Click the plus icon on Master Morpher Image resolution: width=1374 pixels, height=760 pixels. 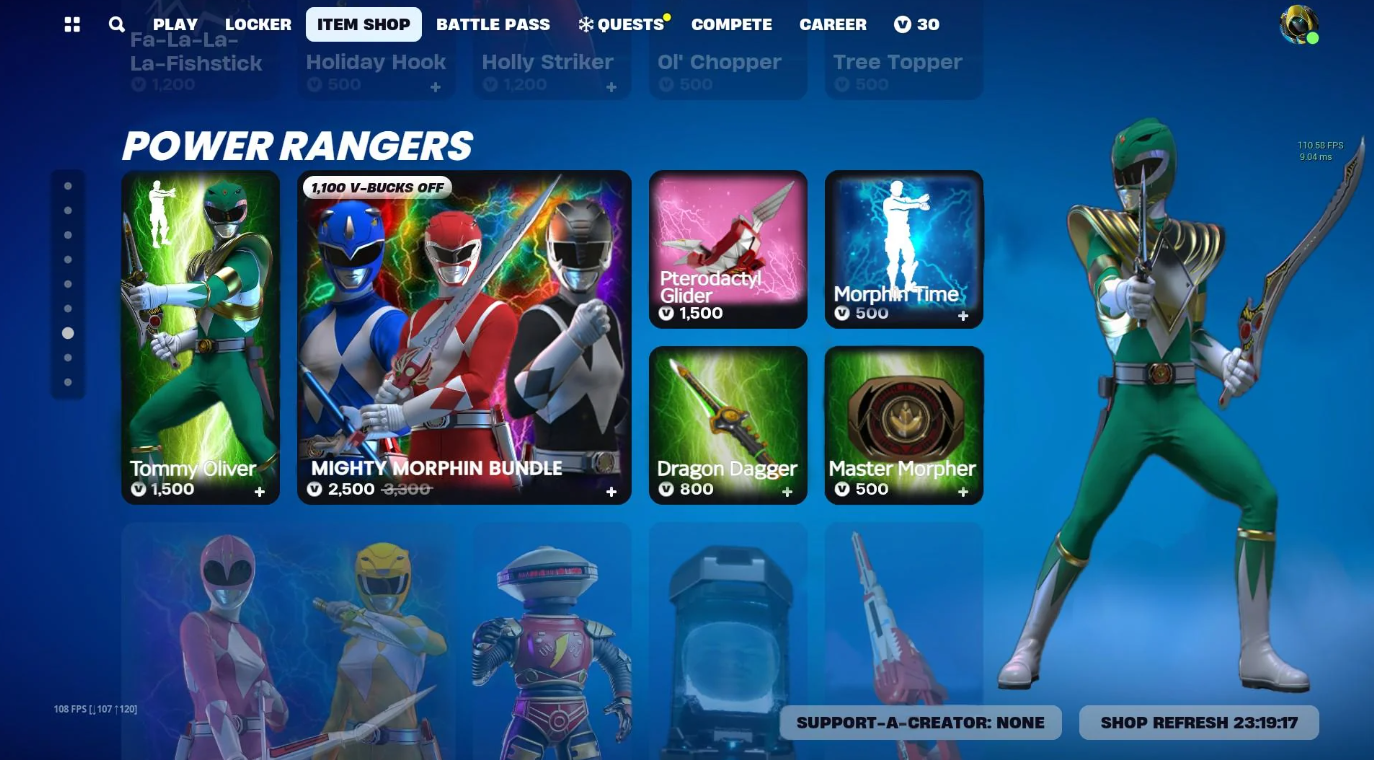pos(962,492)
